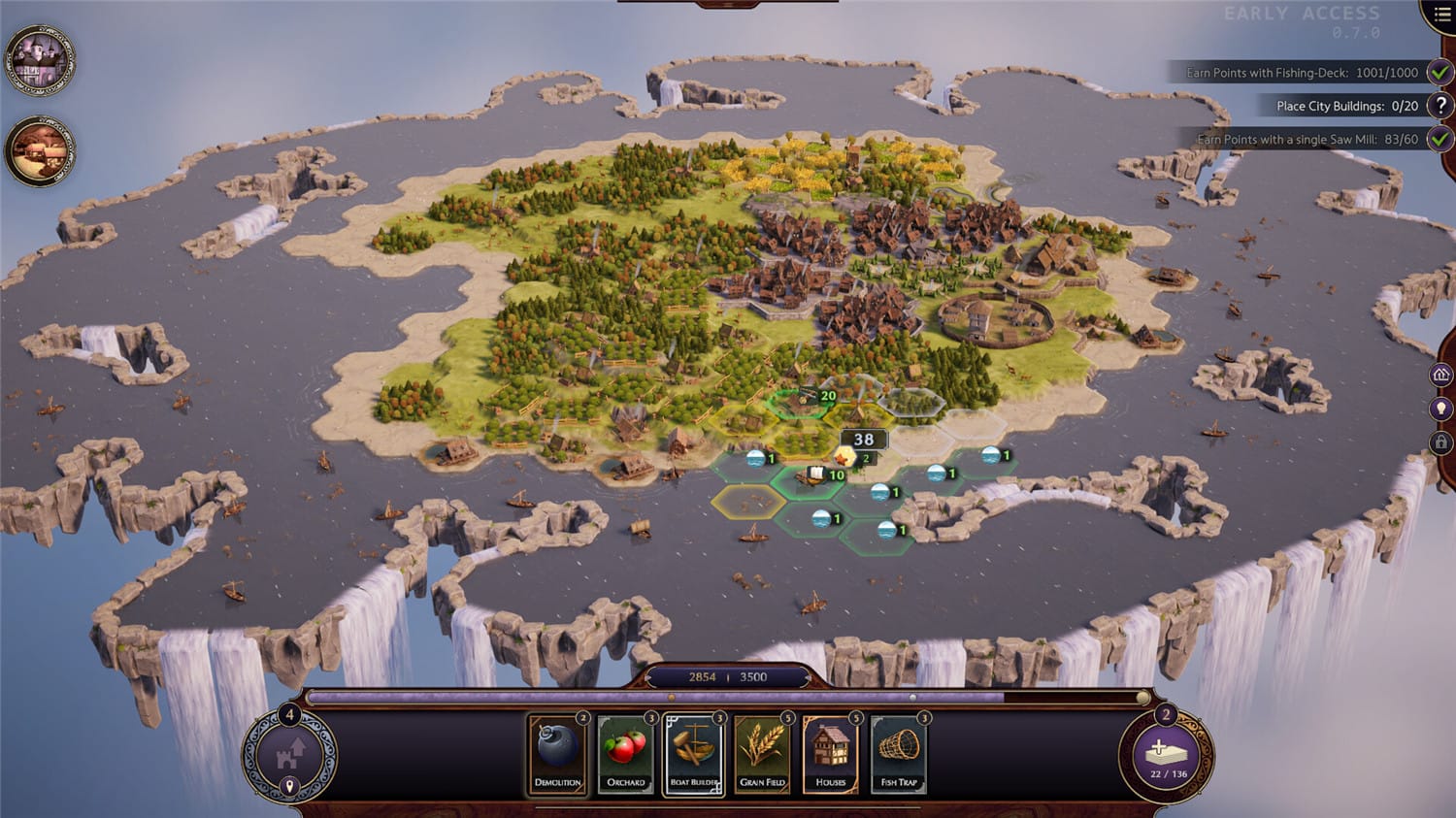Play the Fish Trap card
Image resolution: width=1456 pixels, height=818 pixels.
tap(898, 754)
